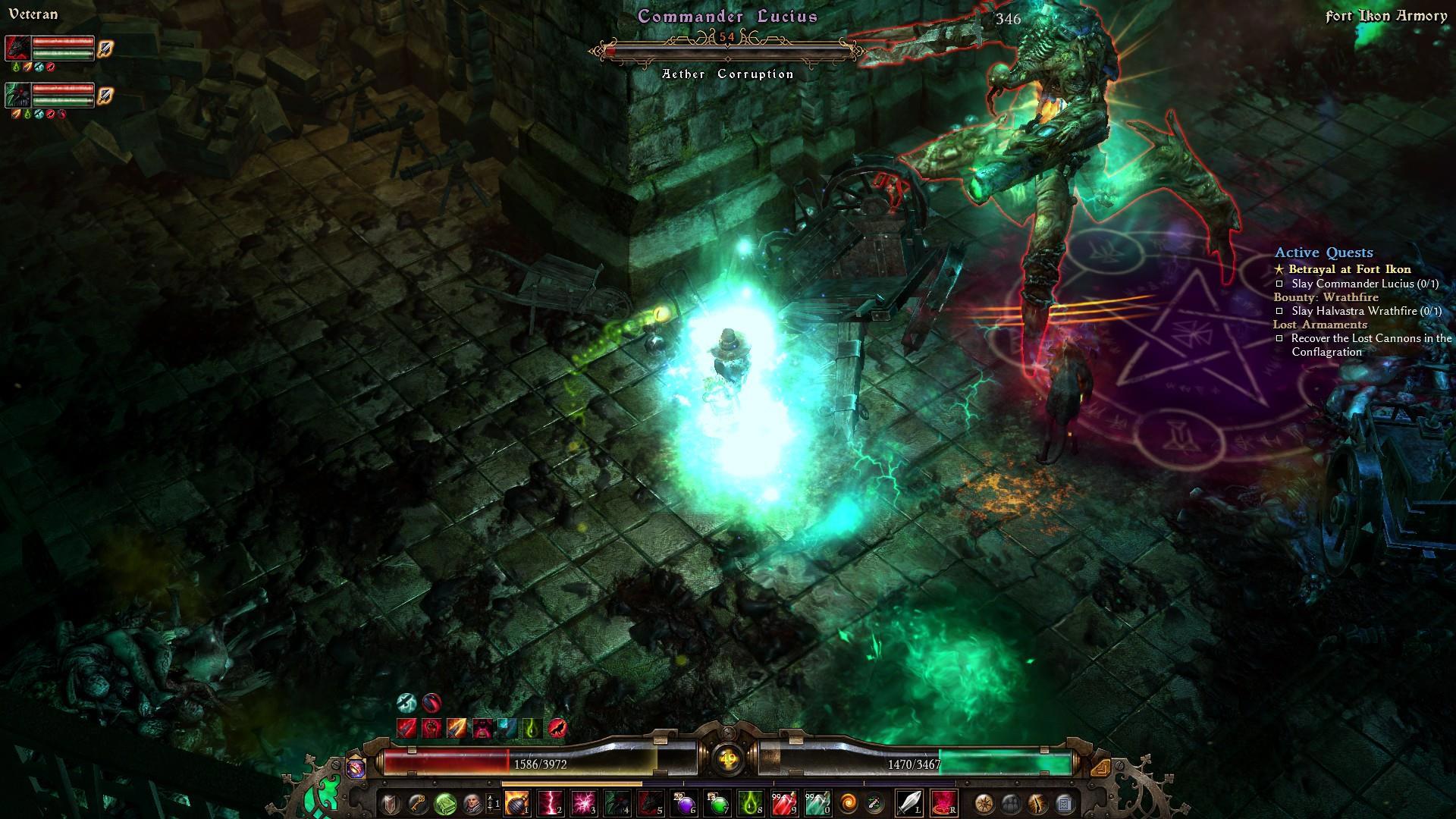Use the pink energy burst skill
Viewport: 1456px width, 819px height.
click(584, 803)
